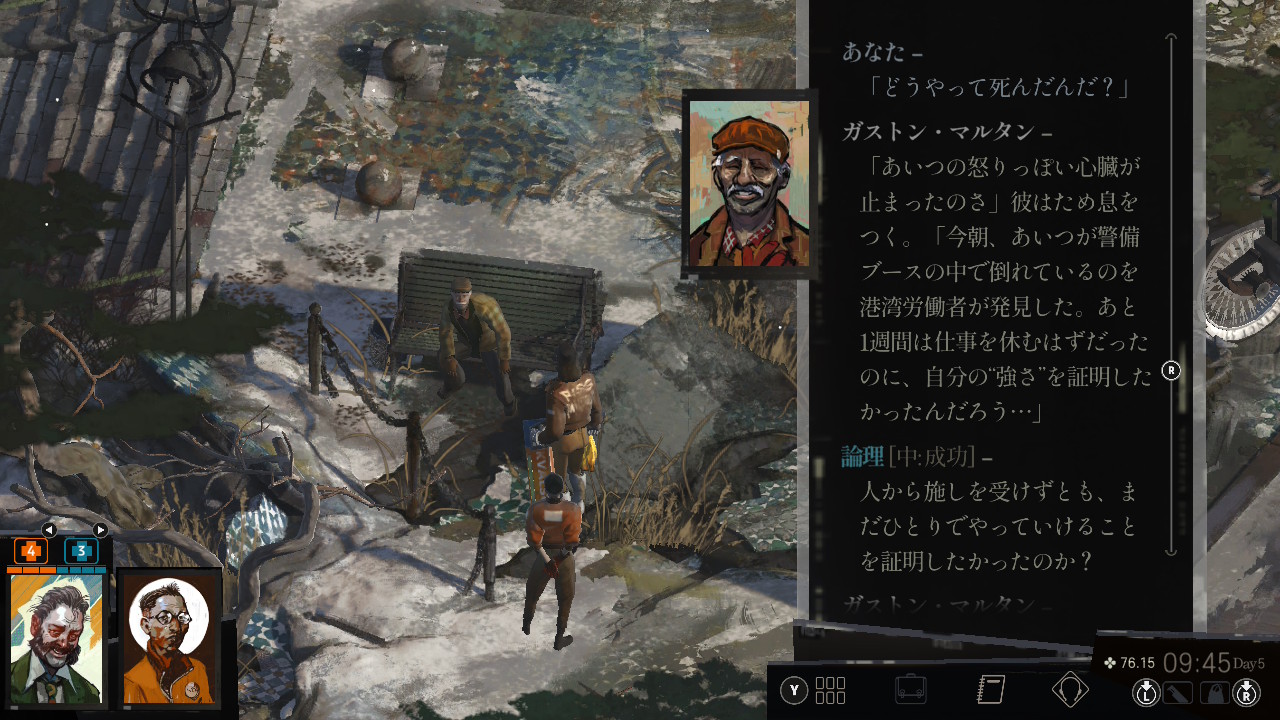Select the right-hand plastic bag slot

click(x=1214, y=691)
